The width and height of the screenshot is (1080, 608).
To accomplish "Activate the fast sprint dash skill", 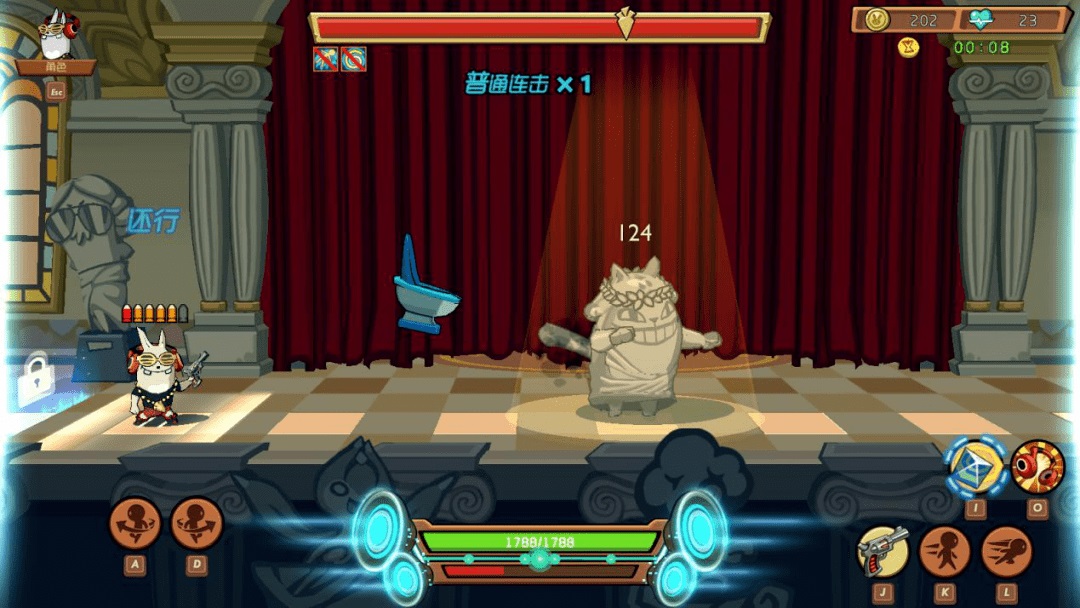I will pos(1006,551).
